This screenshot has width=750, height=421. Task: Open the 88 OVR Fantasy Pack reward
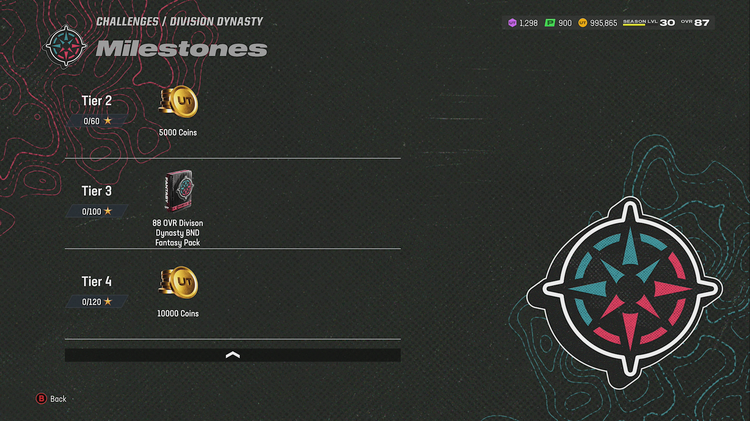pyautogui.click(x=178, y=192)
